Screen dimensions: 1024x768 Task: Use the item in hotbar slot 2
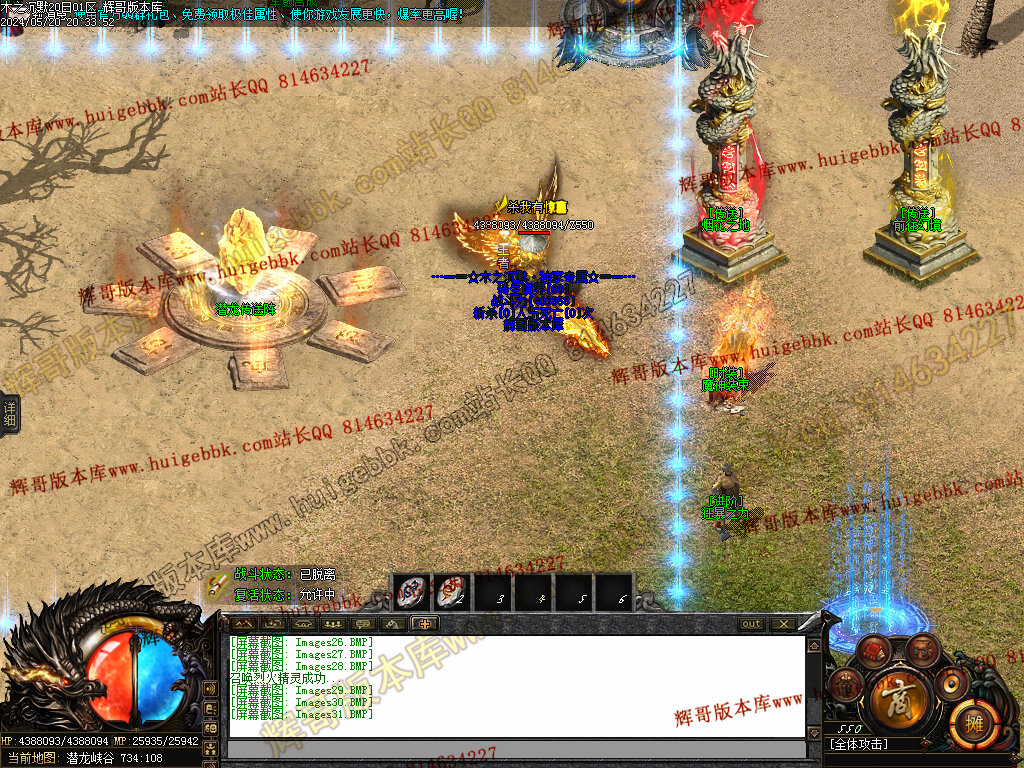click(x=452, y=592)
